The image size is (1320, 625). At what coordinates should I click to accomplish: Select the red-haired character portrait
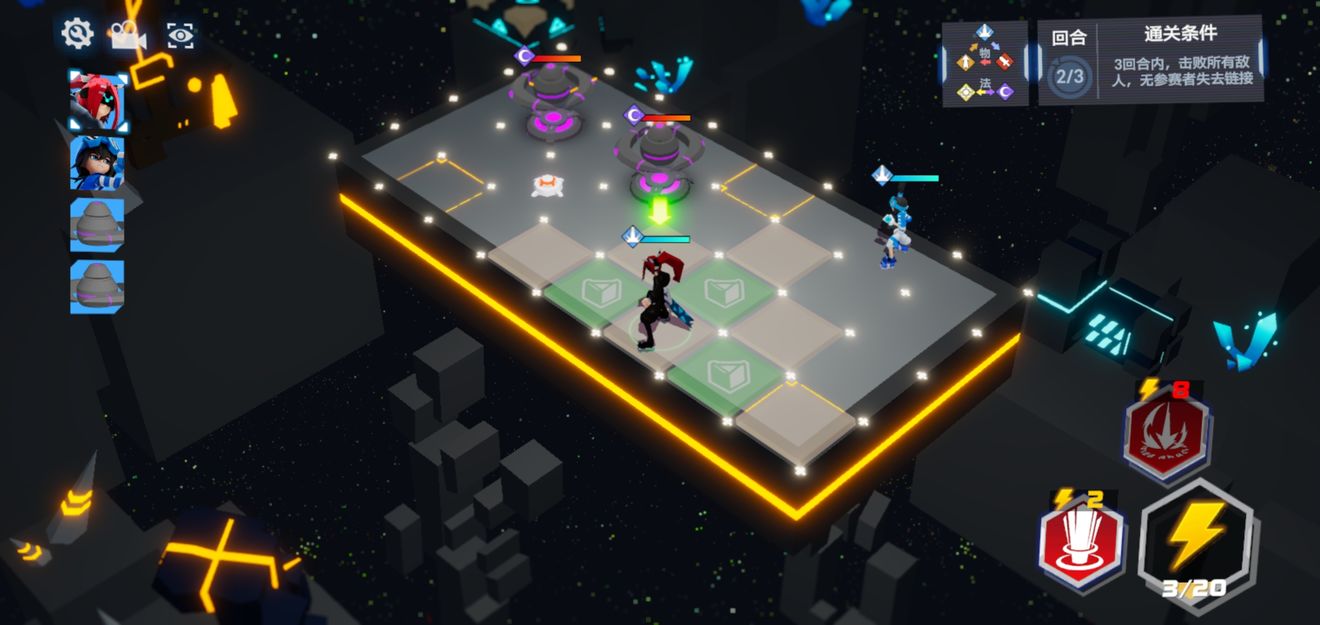pos(97,100)
